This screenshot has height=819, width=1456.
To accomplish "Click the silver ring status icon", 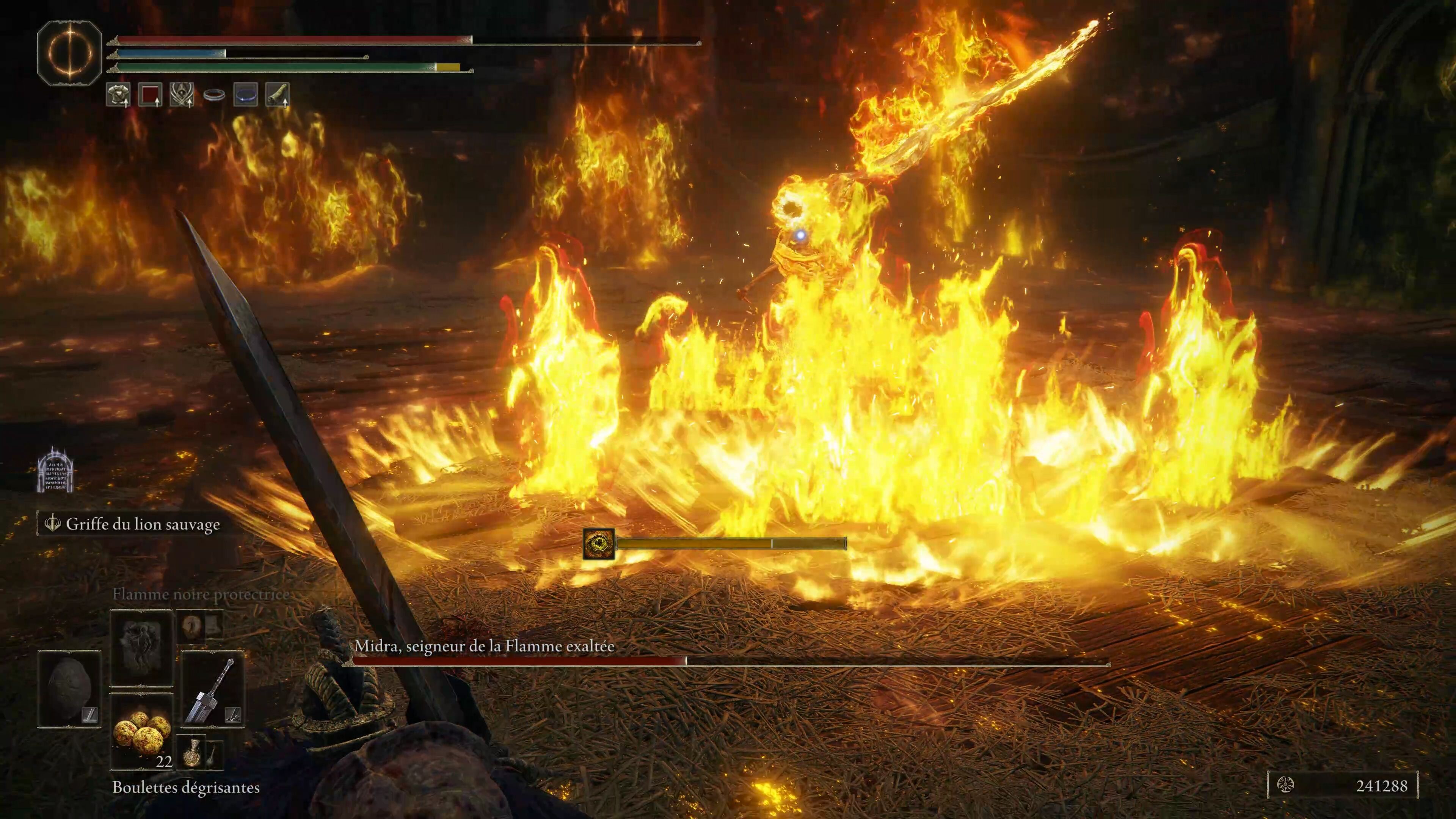I will tap(213, 95).
